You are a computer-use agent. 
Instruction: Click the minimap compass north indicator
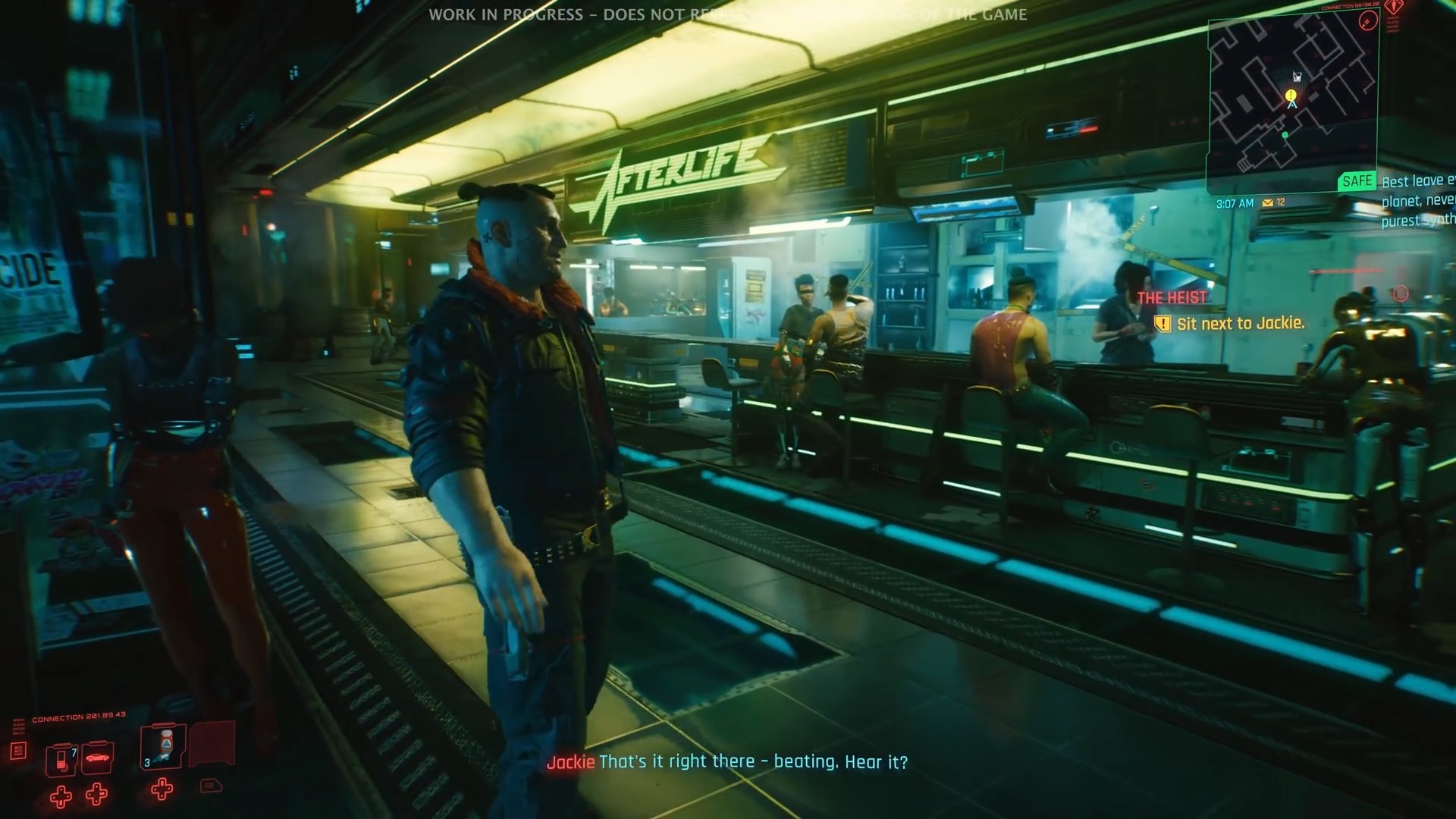click(x=1367, y=20)
